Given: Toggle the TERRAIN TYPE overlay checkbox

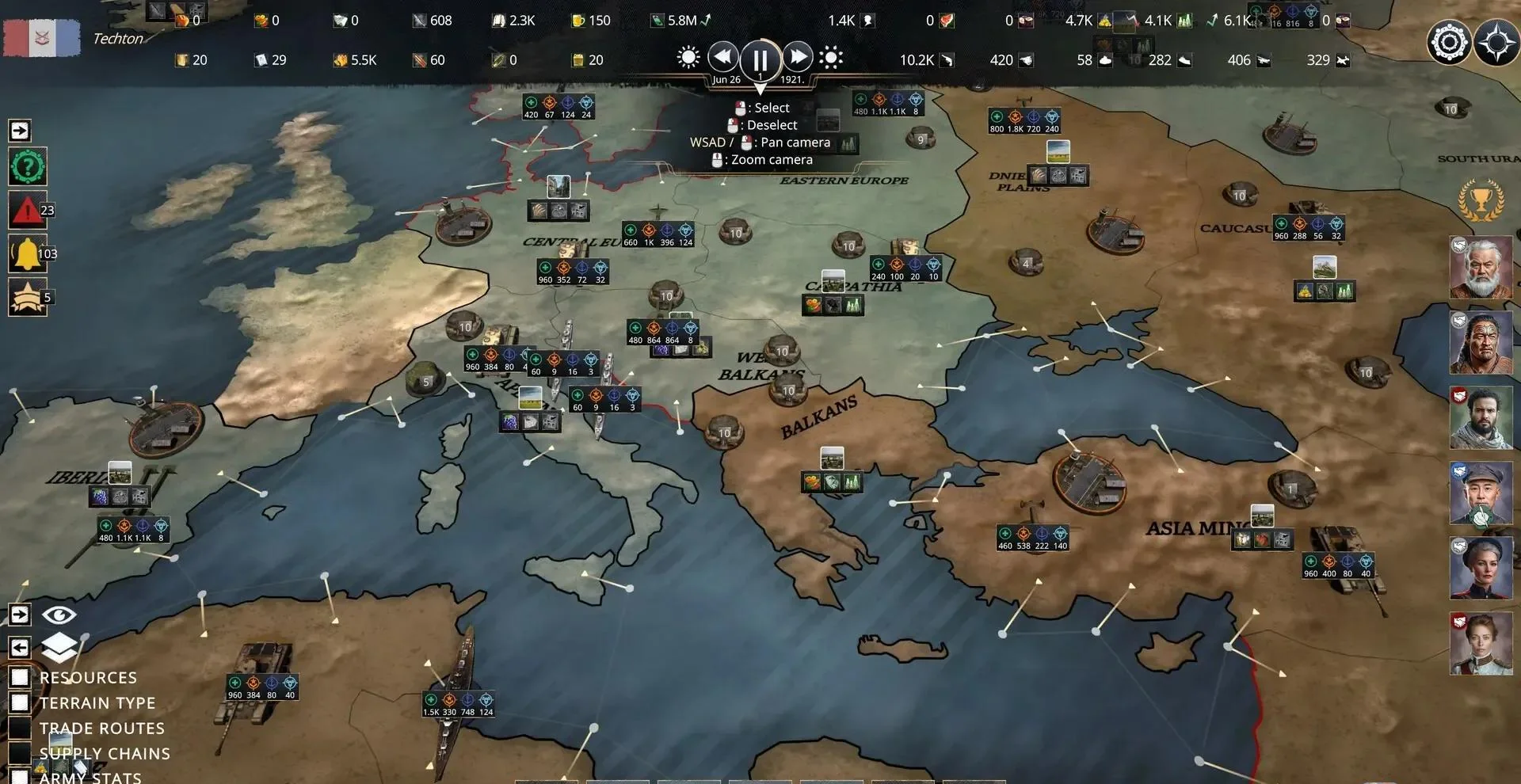Looking at the screenshot, I should (x=21, y=702).
